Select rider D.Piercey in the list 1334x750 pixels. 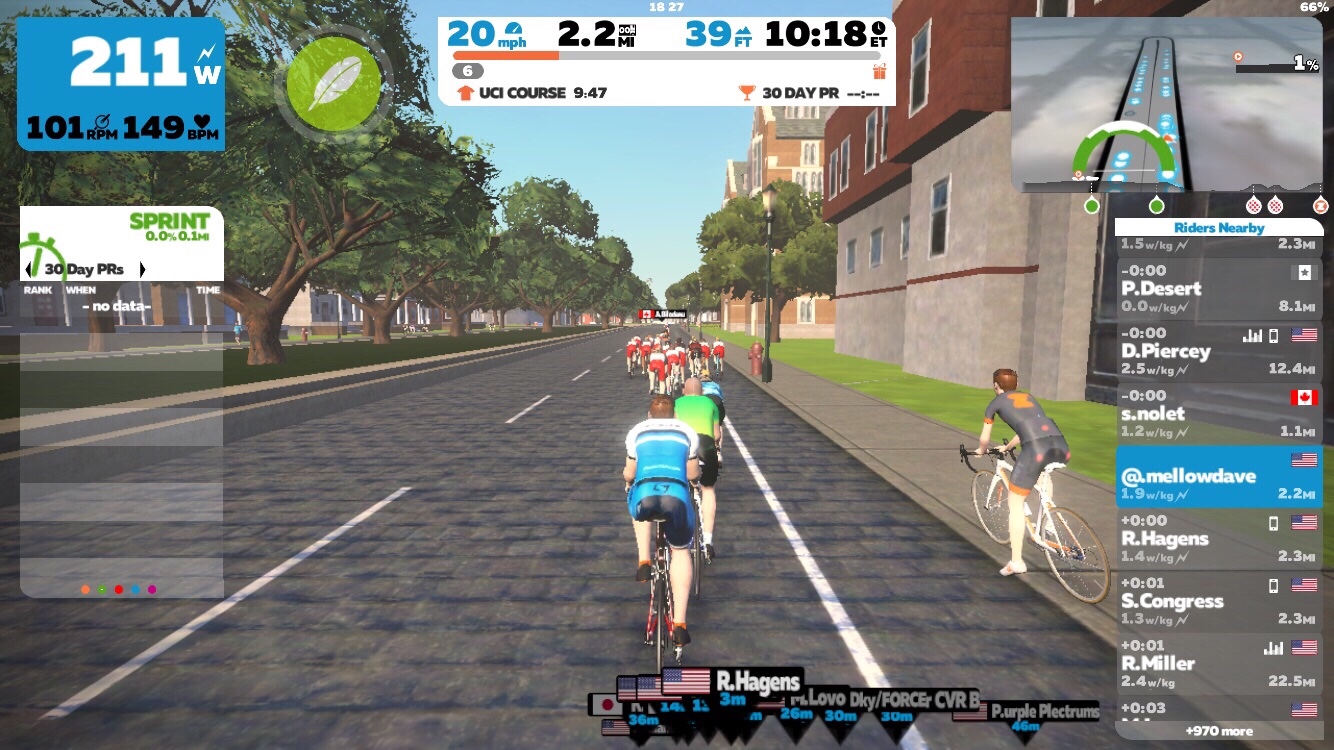1218,351
